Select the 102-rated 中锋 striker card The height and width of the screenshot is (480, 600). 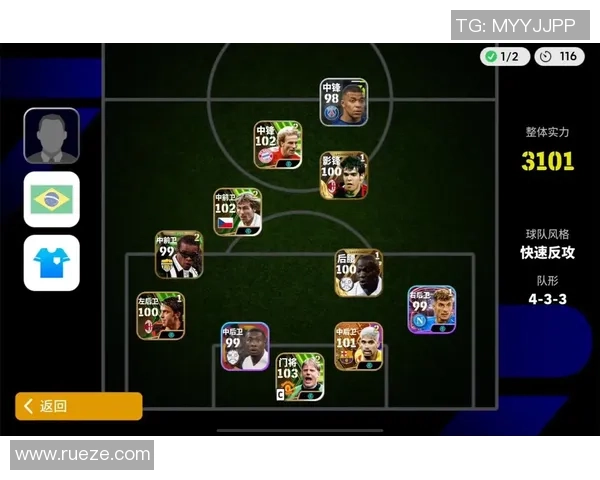pyautogui.click(x=277, y=145)
